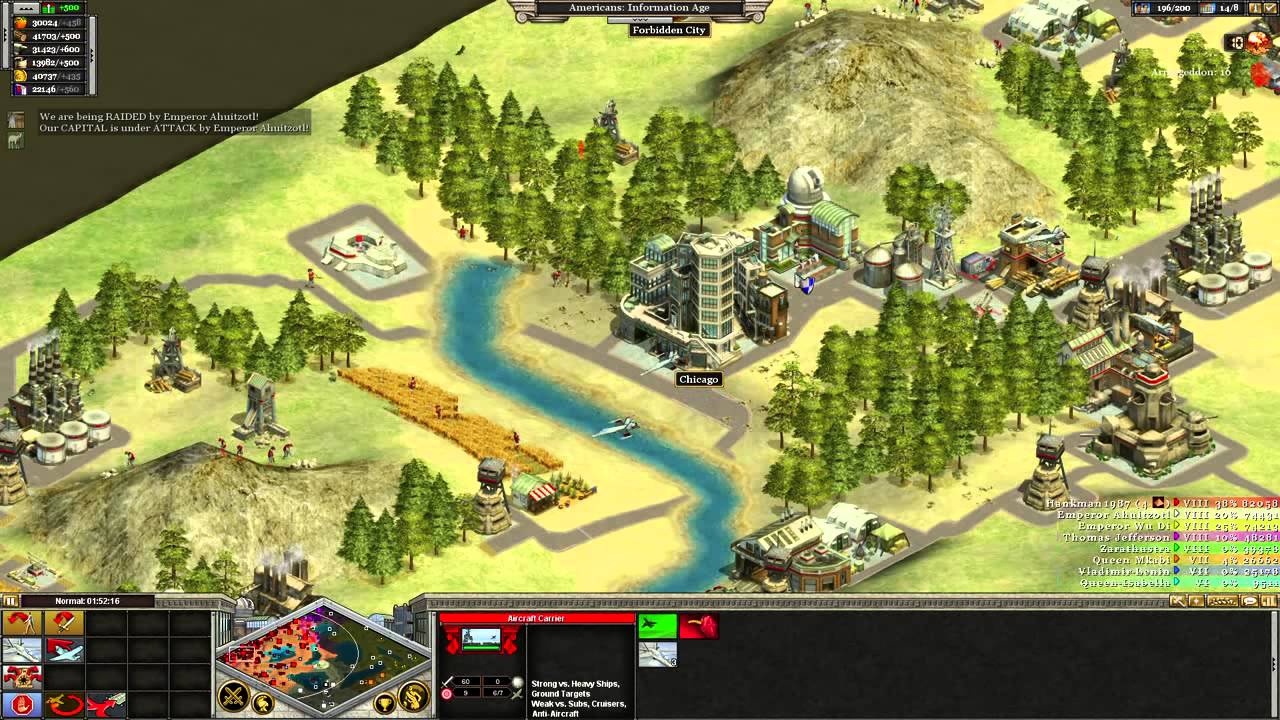The image size is (1280, 720).
Task: Select the queued jet with number 3
Action: (x=657, y=654)
